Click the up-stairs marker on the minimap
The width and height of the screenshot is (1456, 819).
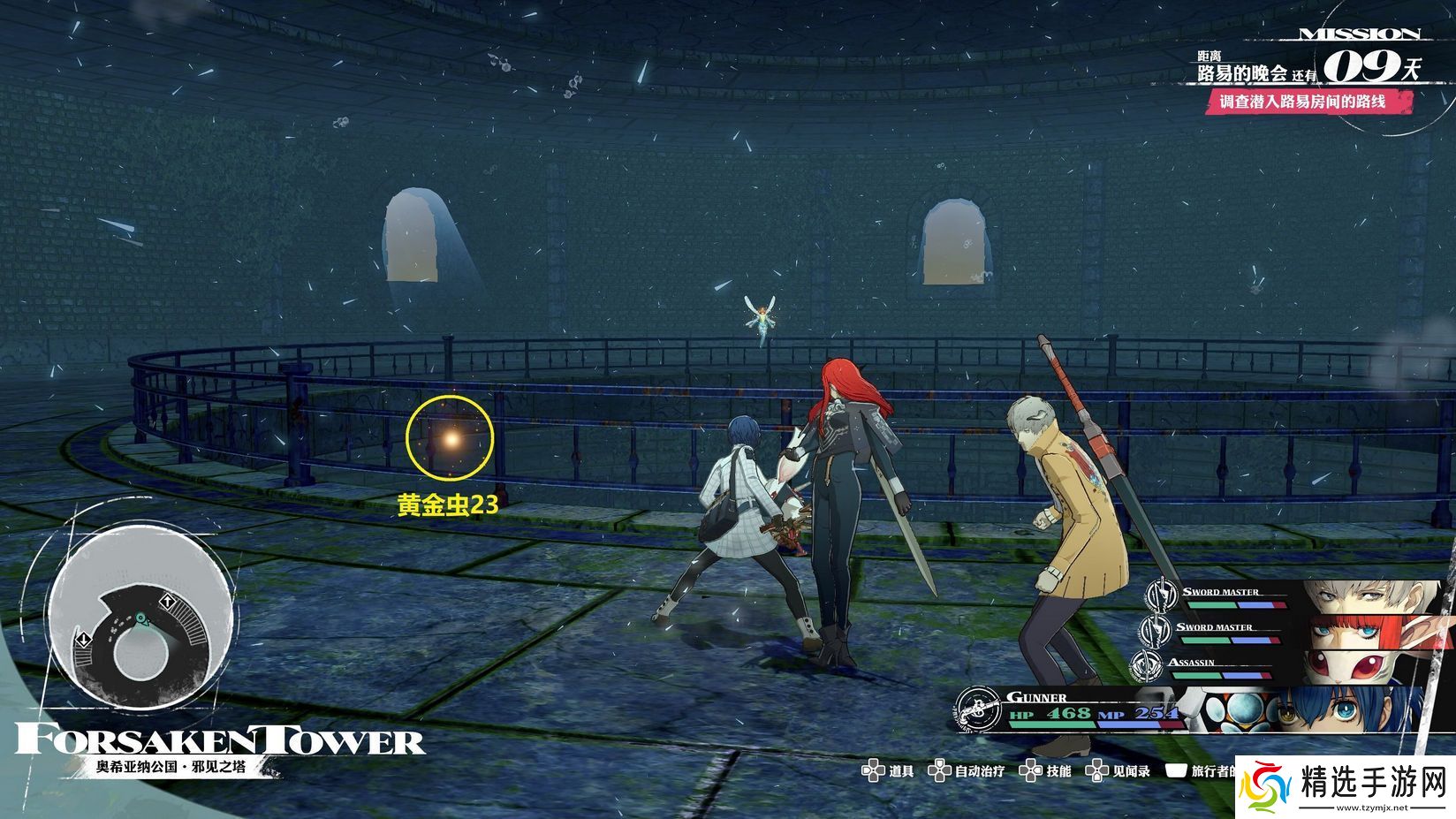pos(165,603)
